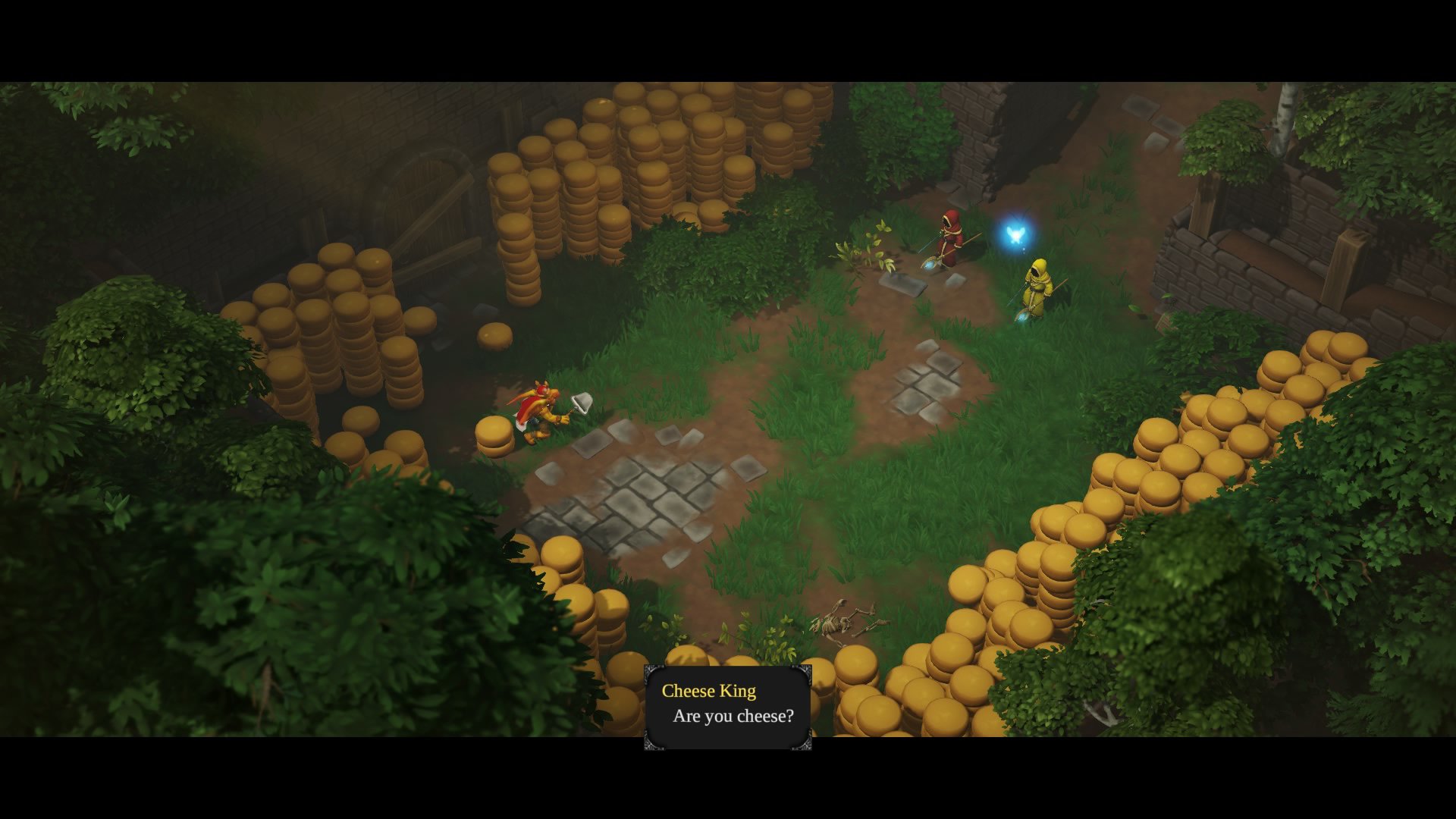The width and height of the screenshot is (1456, 819).
Task: Select the red-robed wizard character
Action: pos(950,239)
